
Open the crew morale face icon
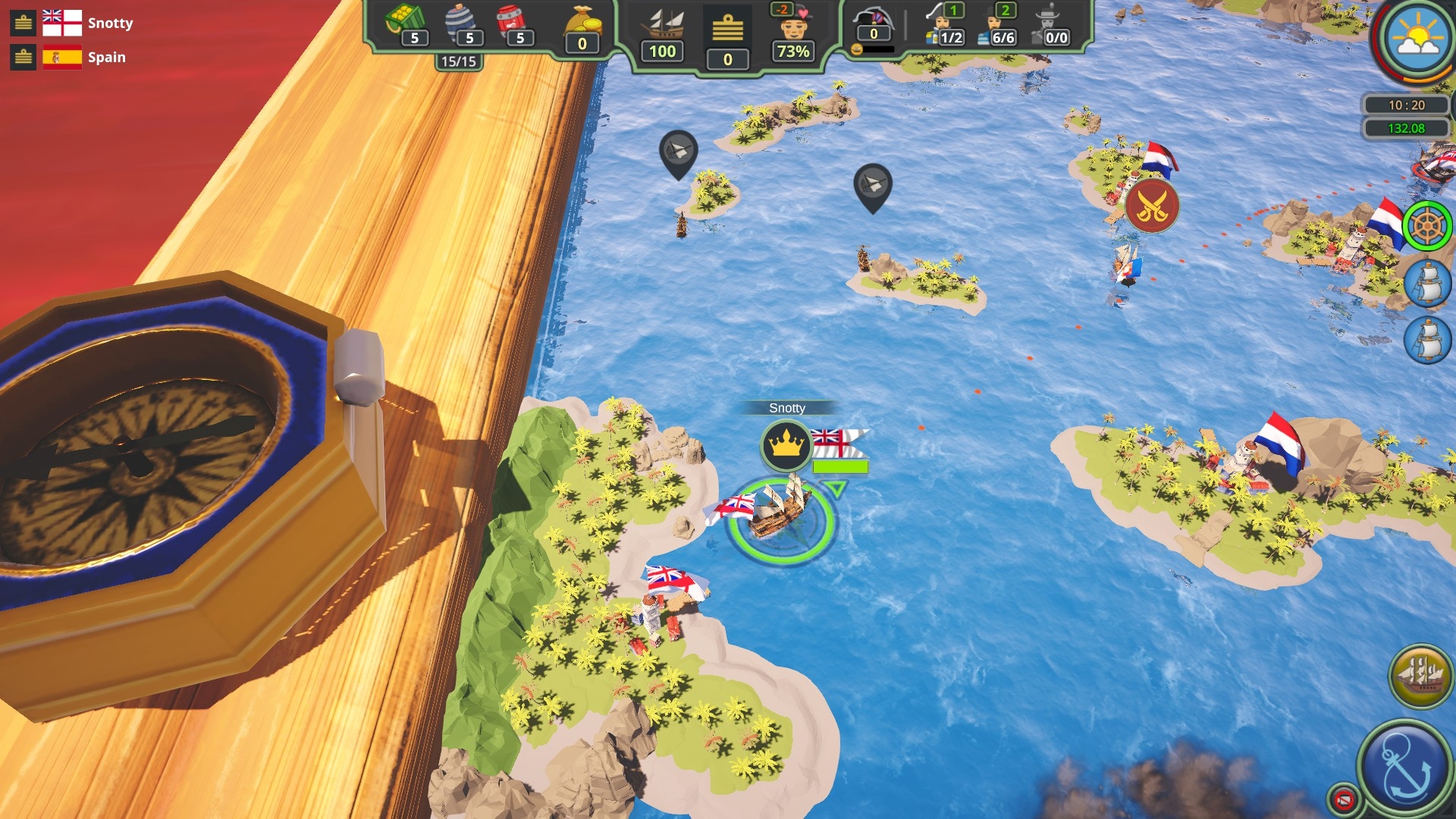pos(793,29)
